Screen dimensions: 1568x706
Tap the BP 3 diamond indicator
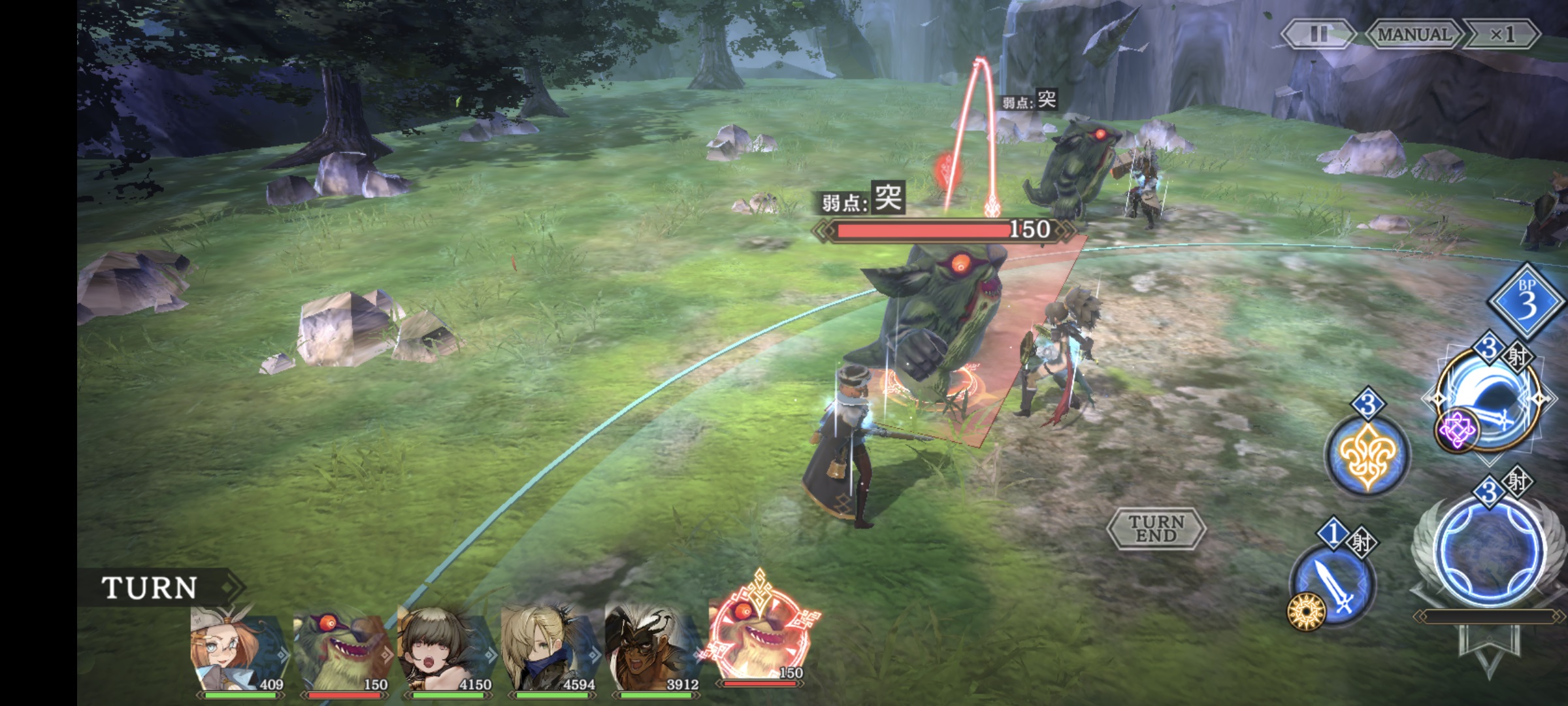[x=1526, y=302]
